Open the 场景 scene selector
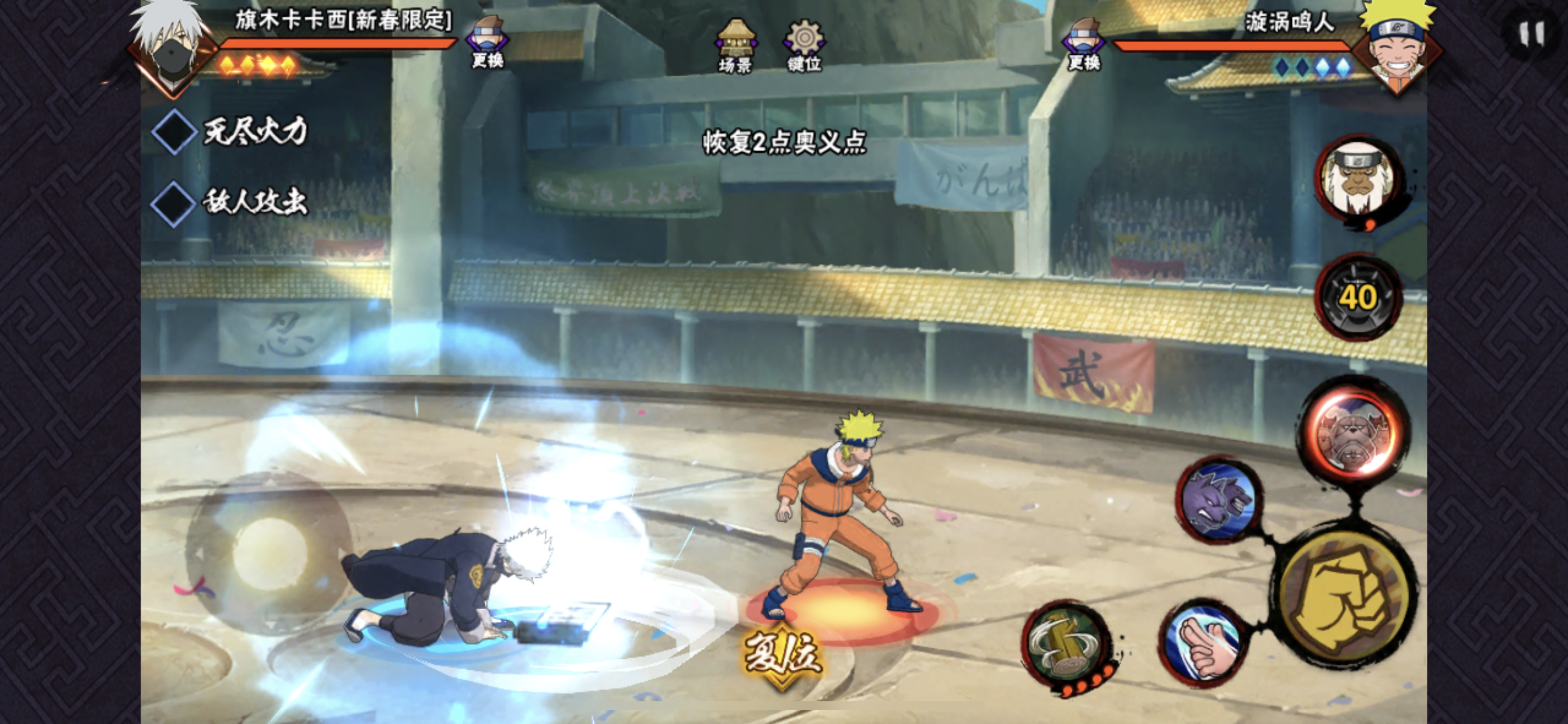The height and width of the screenshot is (724, 1568). pos(736,45)
